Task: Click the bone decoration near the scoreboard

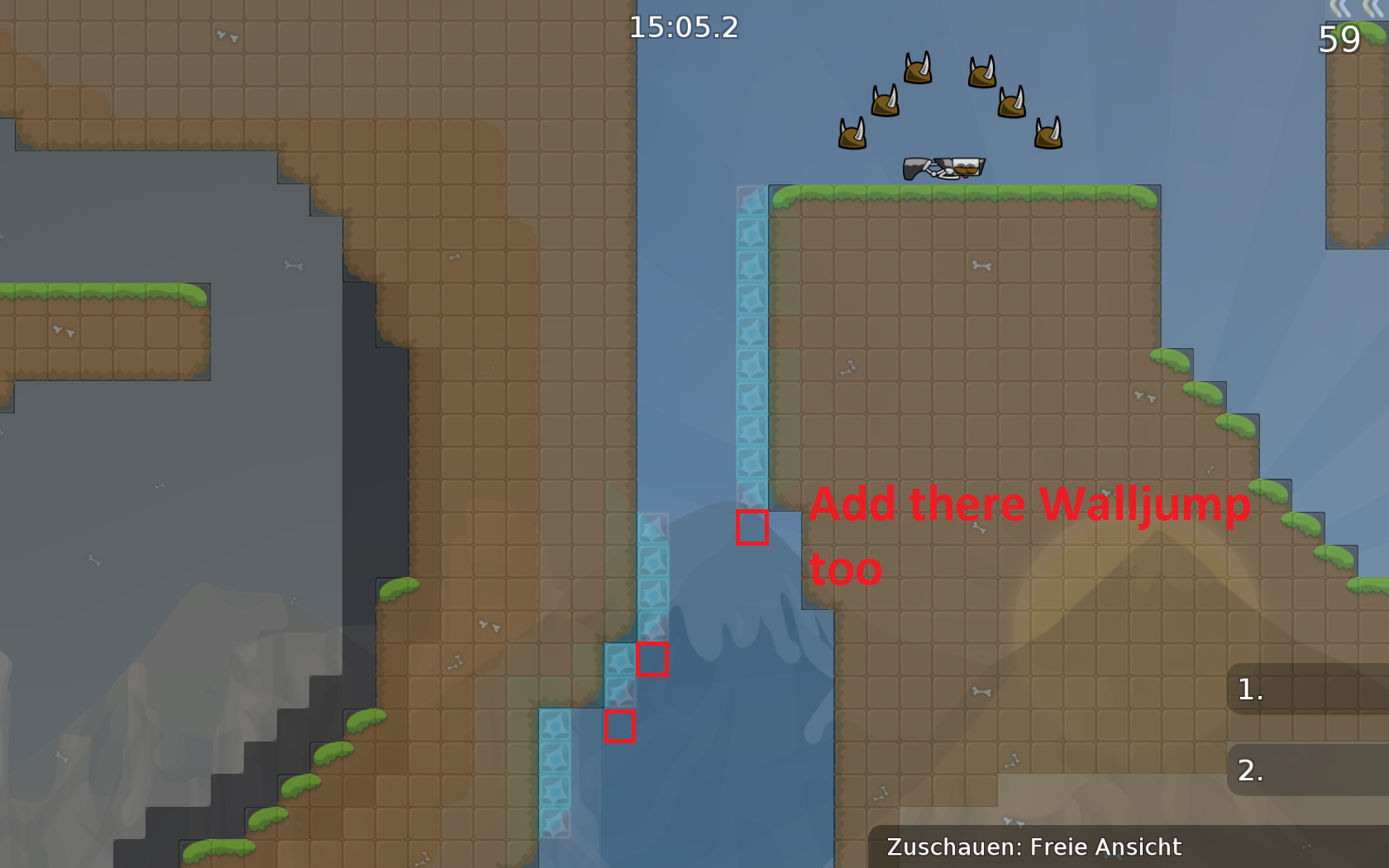Action: (983, 691)
